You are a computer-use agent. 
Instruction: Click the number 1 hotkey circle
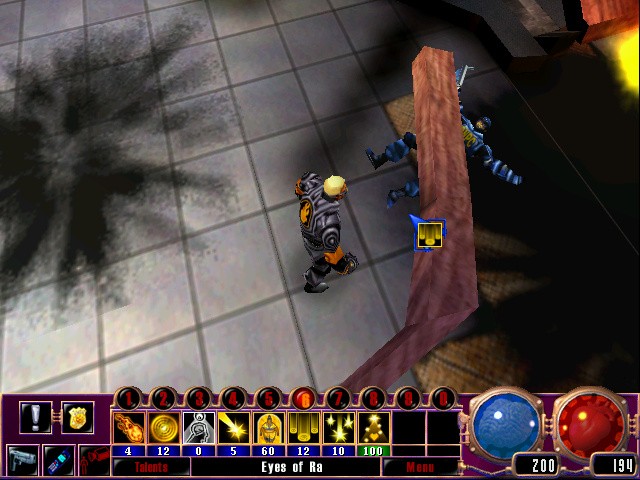pos(129,398)
